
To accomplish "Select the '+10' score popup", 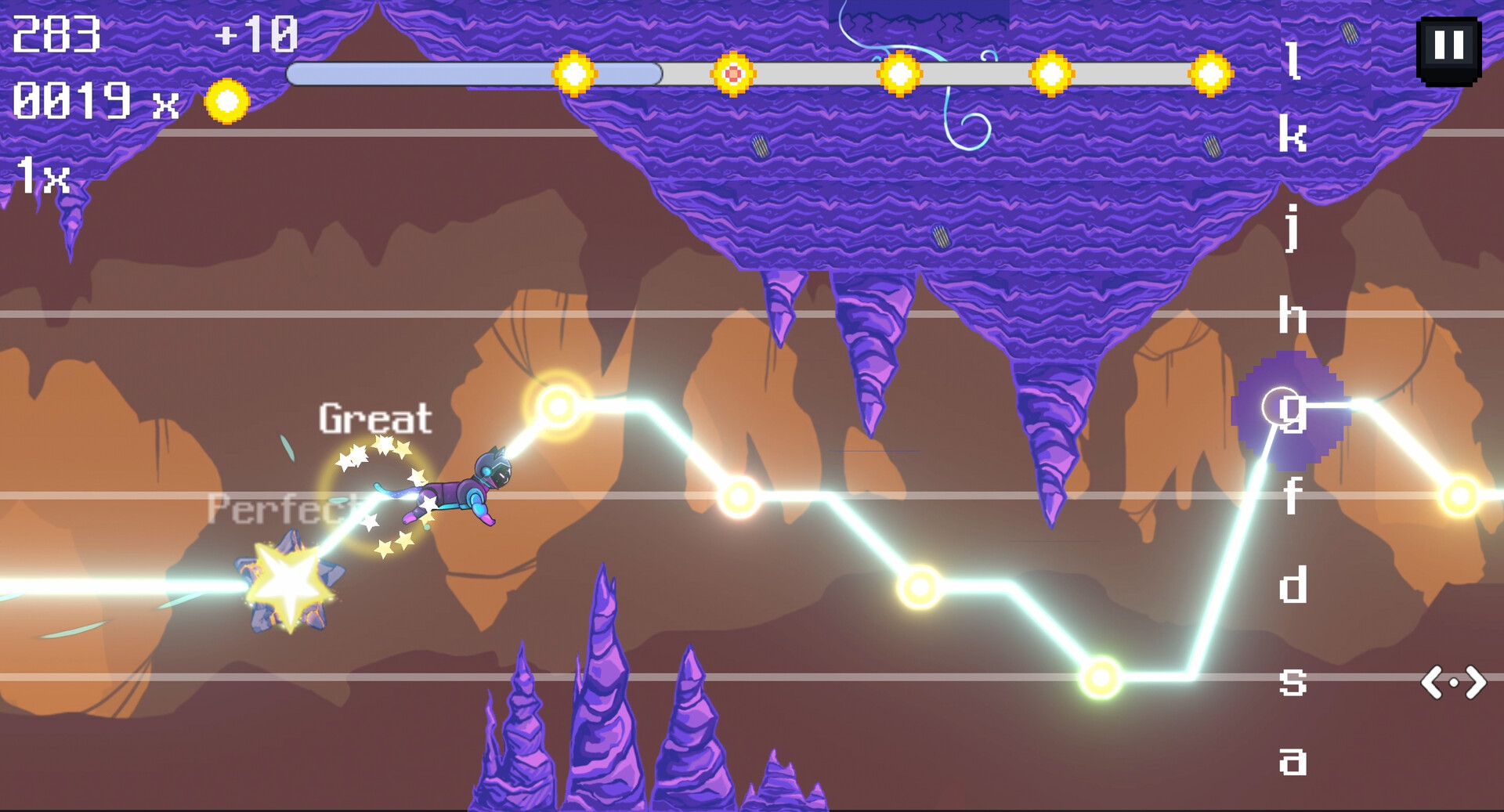I will point(258,32).
